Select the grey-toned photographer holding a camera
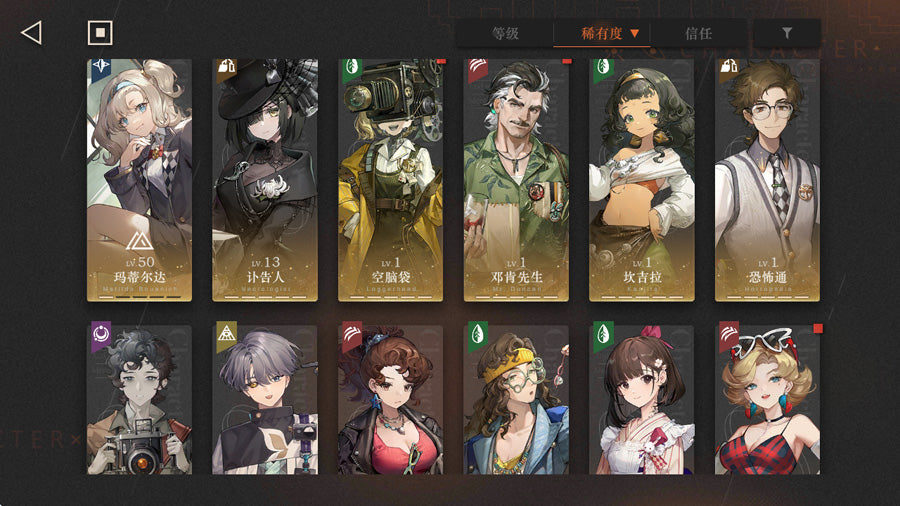 coord(139,400)
